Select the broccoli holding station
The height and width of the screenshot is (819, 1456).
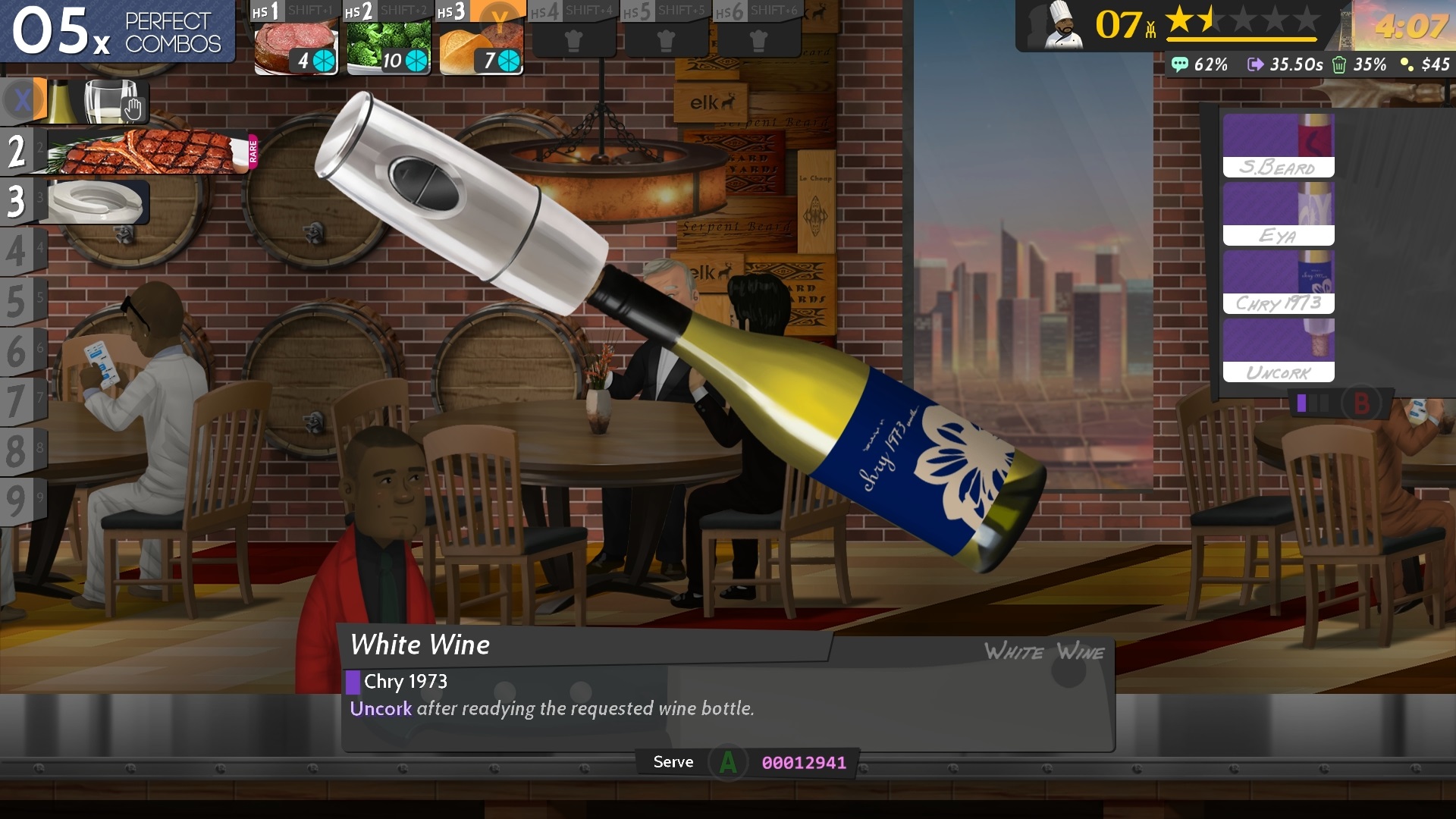coord(388,47)
